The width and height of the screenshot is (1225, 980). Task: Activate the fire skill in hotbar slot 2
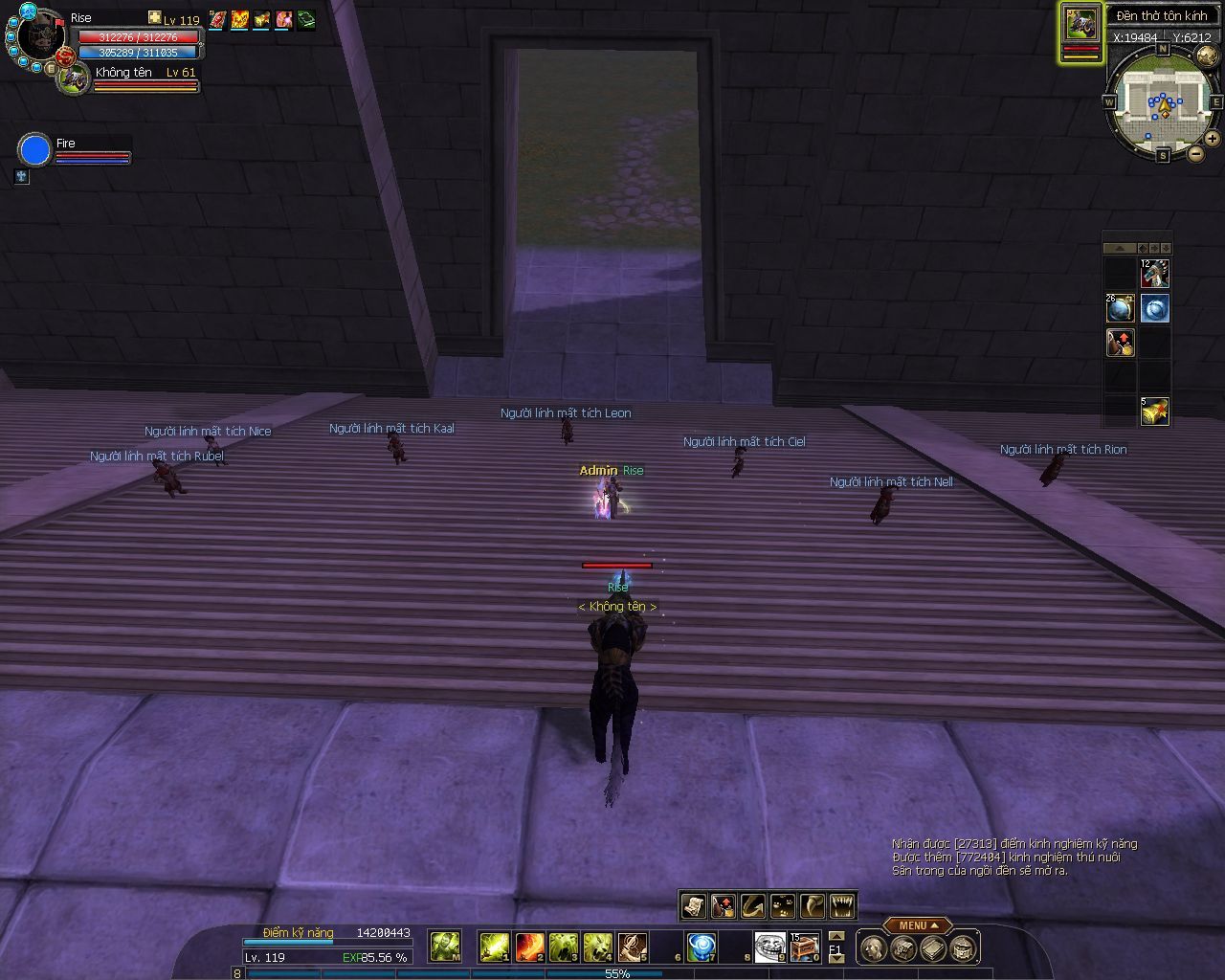click(529, 947)
